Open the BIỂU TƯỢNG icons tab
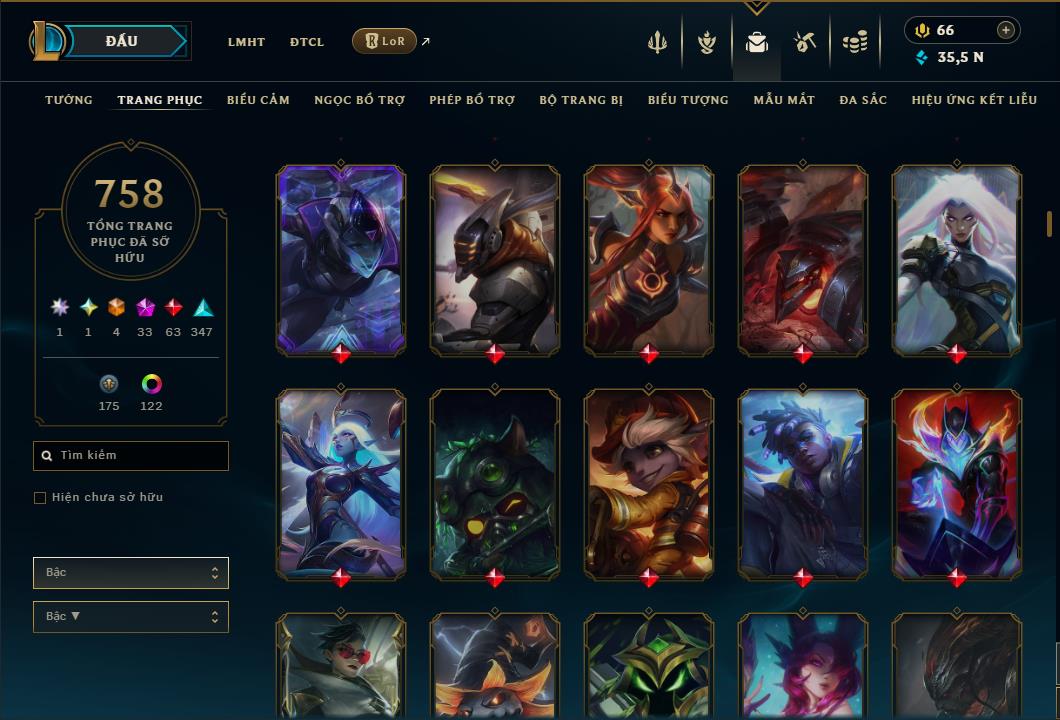Screen dimensions: 1060x720 coord(688,100)
